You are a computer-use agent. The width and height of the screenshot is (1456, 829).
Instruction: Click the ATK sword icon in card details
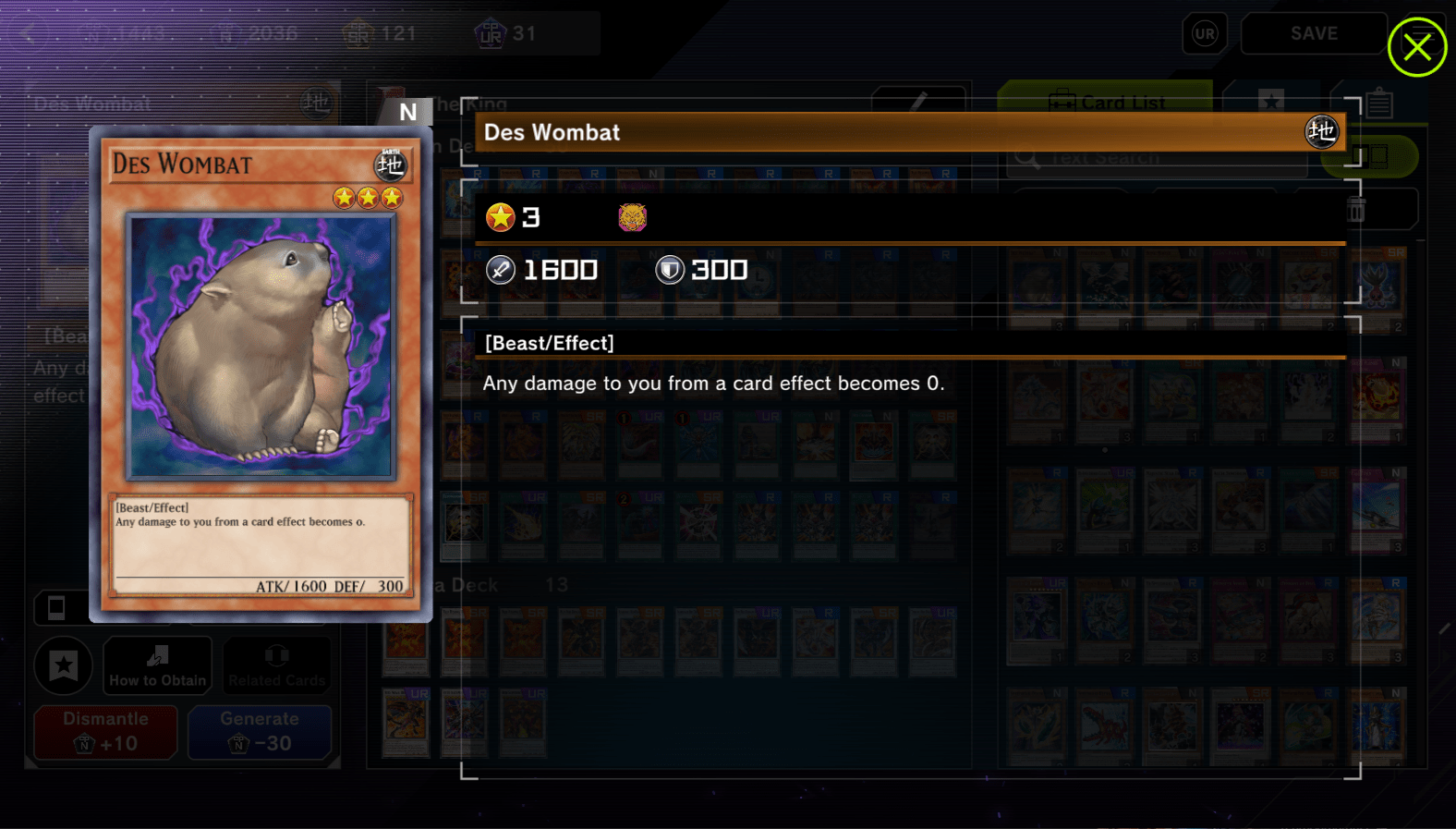tap(500, 270)
